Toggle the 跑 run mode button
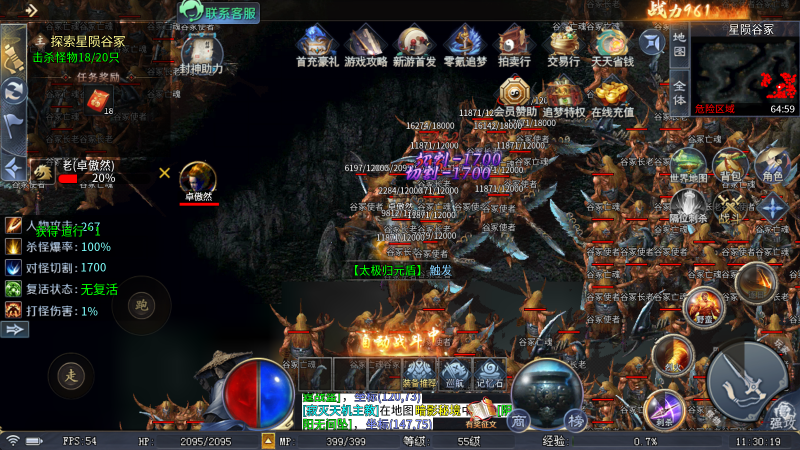This screenshot has height=450, width=800. (141, 305)
